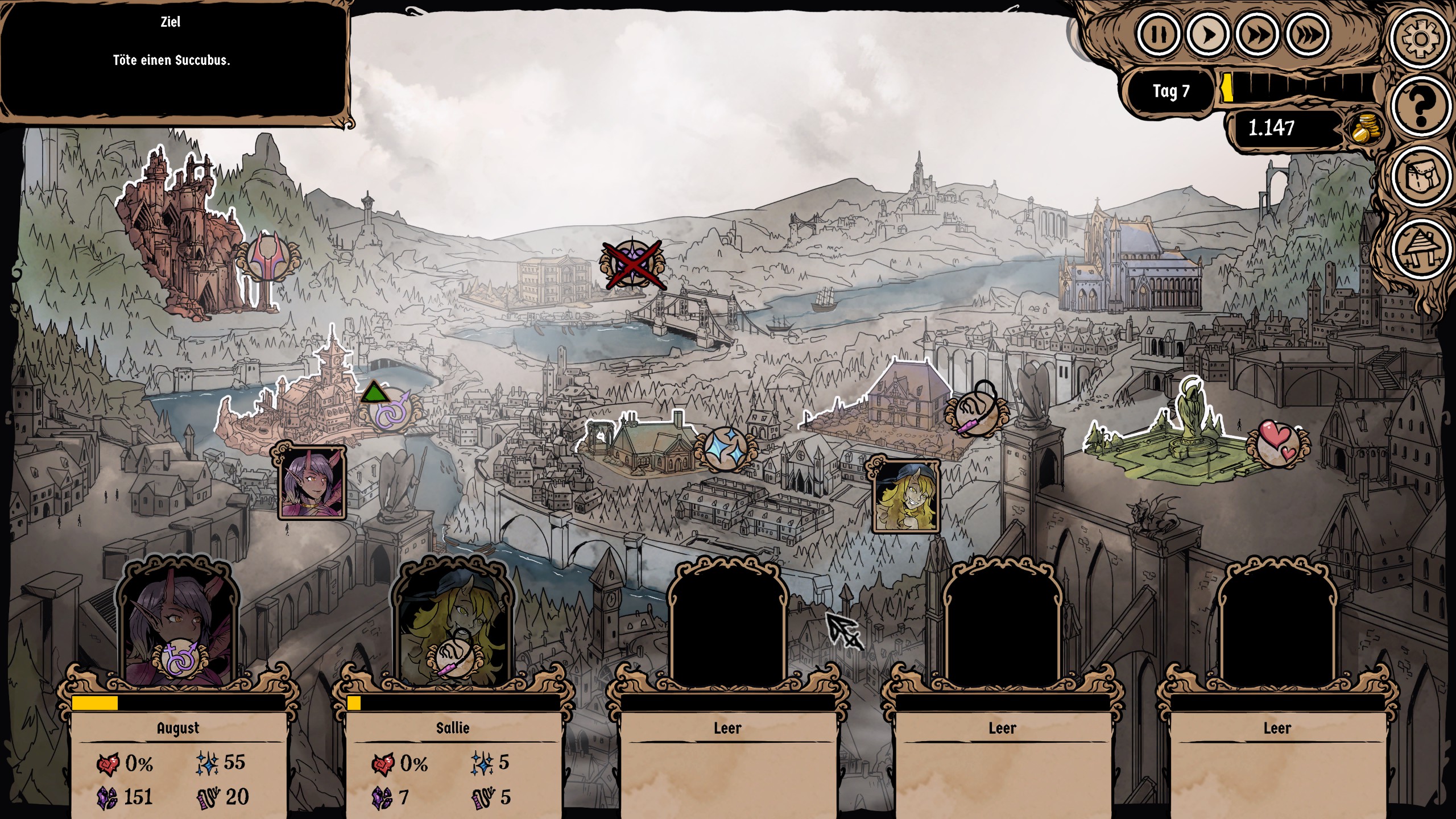Select August's character portrait card
This screenshot has height=819, width=1456.
(x=178, y=626)
